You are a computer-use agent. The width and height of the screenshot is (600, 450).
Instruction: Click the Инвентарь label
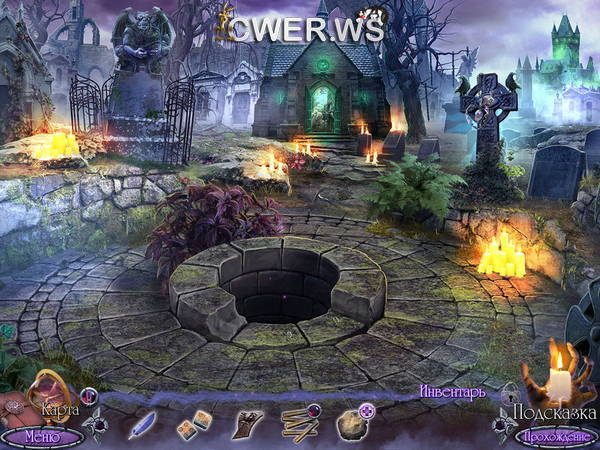(452, 392)
